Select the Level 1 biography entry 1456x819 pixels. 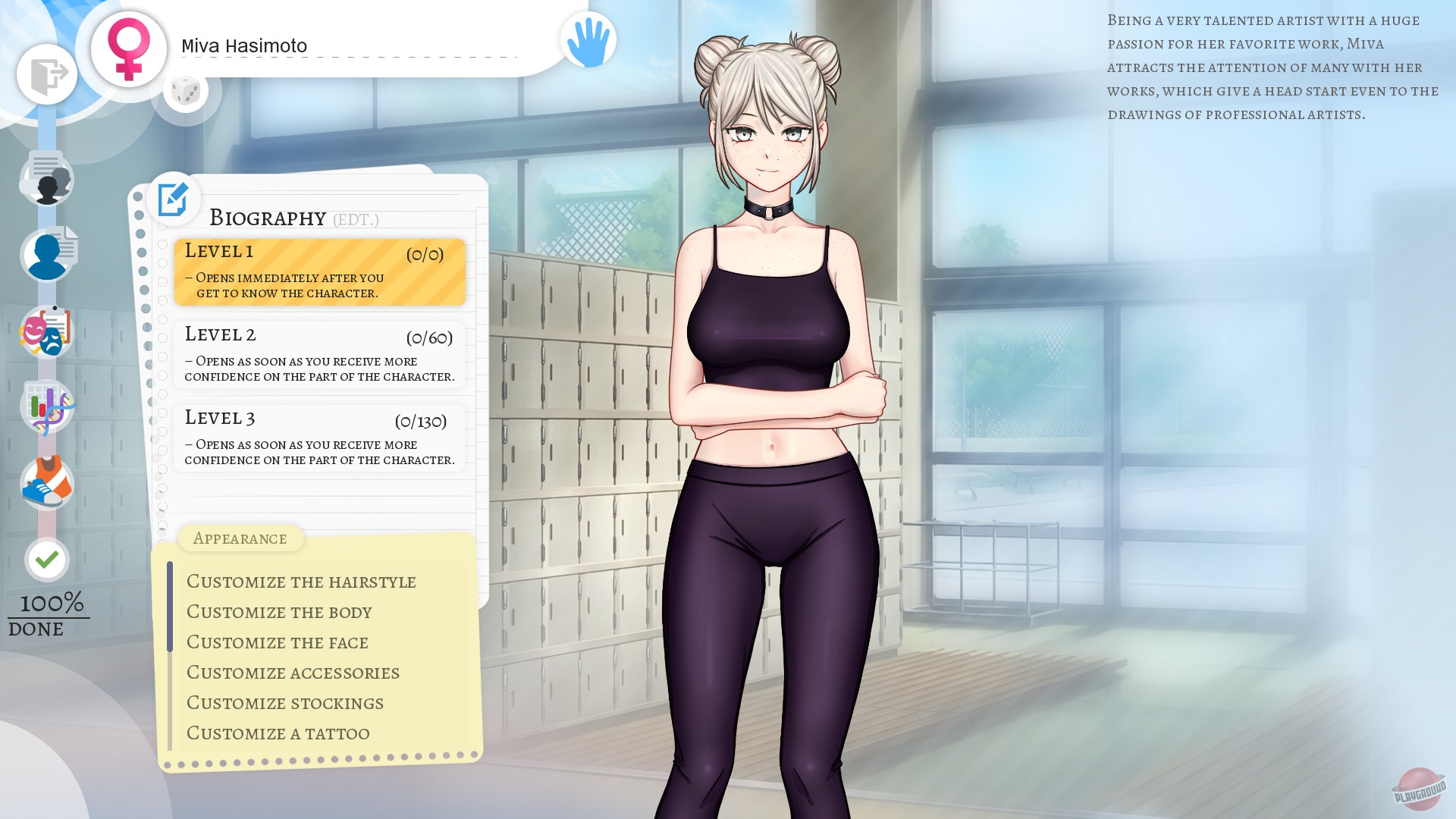(318, 271)
